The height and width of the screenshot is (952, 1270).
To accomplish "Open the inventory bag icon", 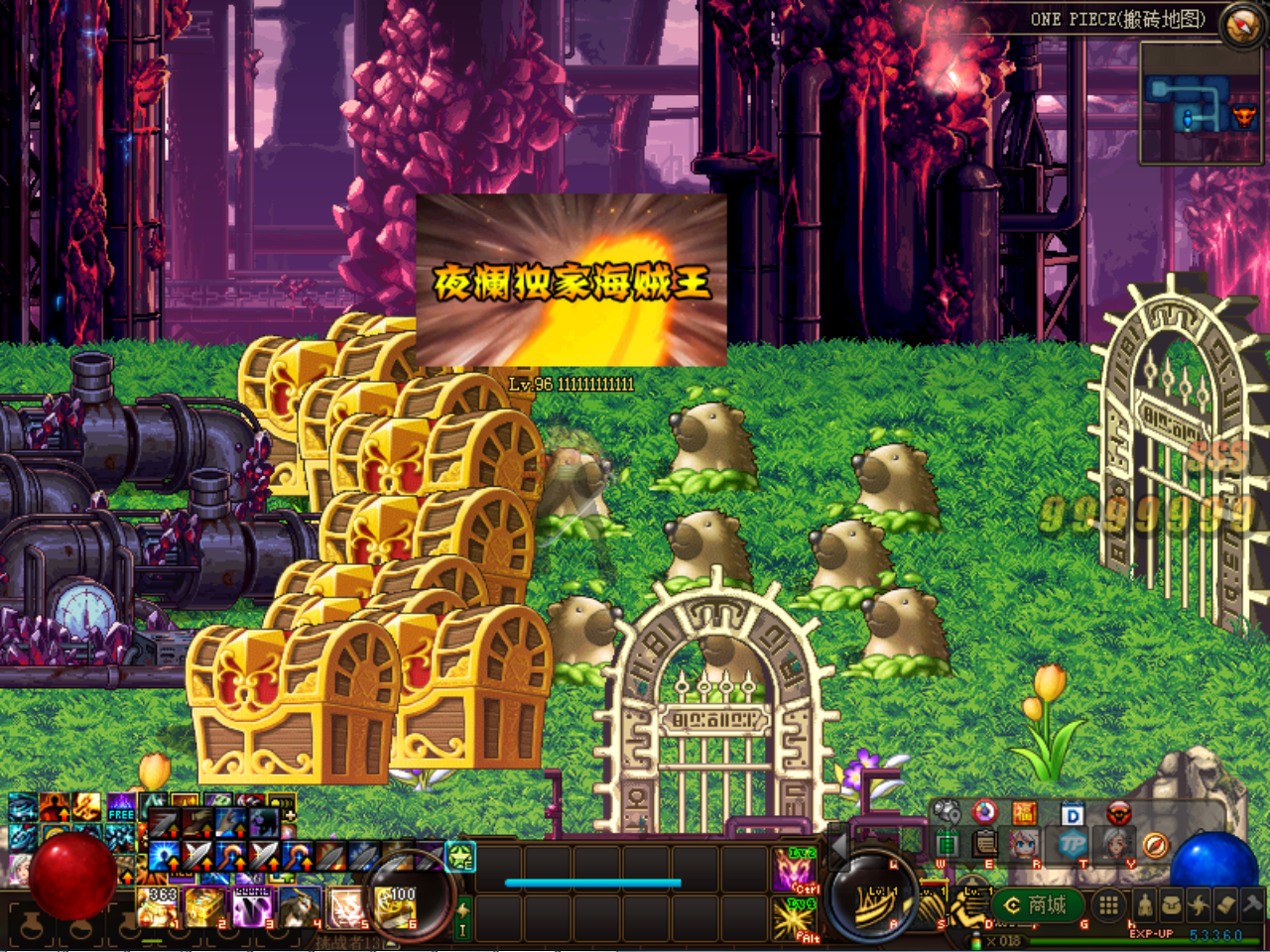I will click(x=1172, y=904).
